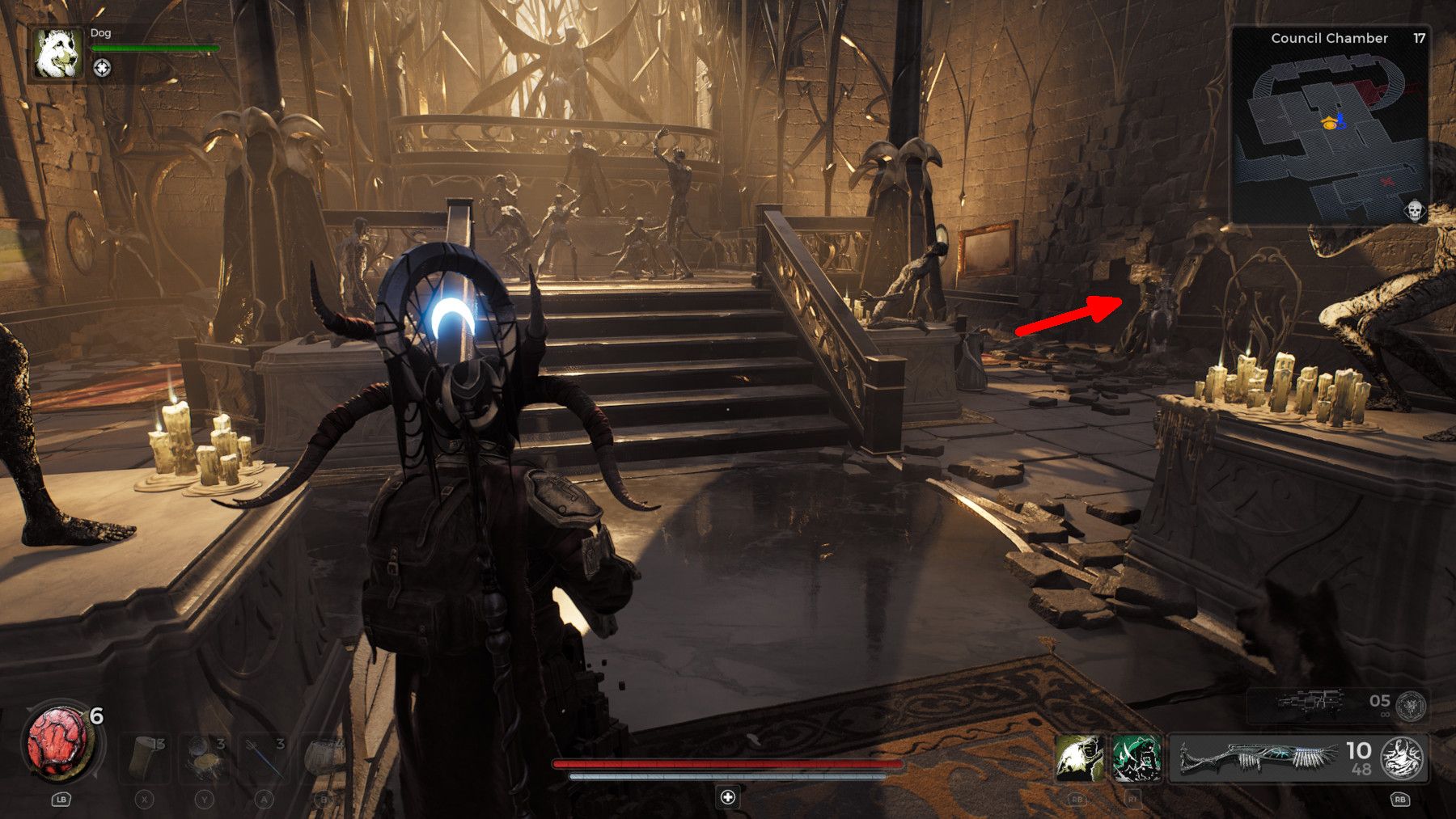Click the plus icon under the health bar
The image size is (1456, 819).
726,797
